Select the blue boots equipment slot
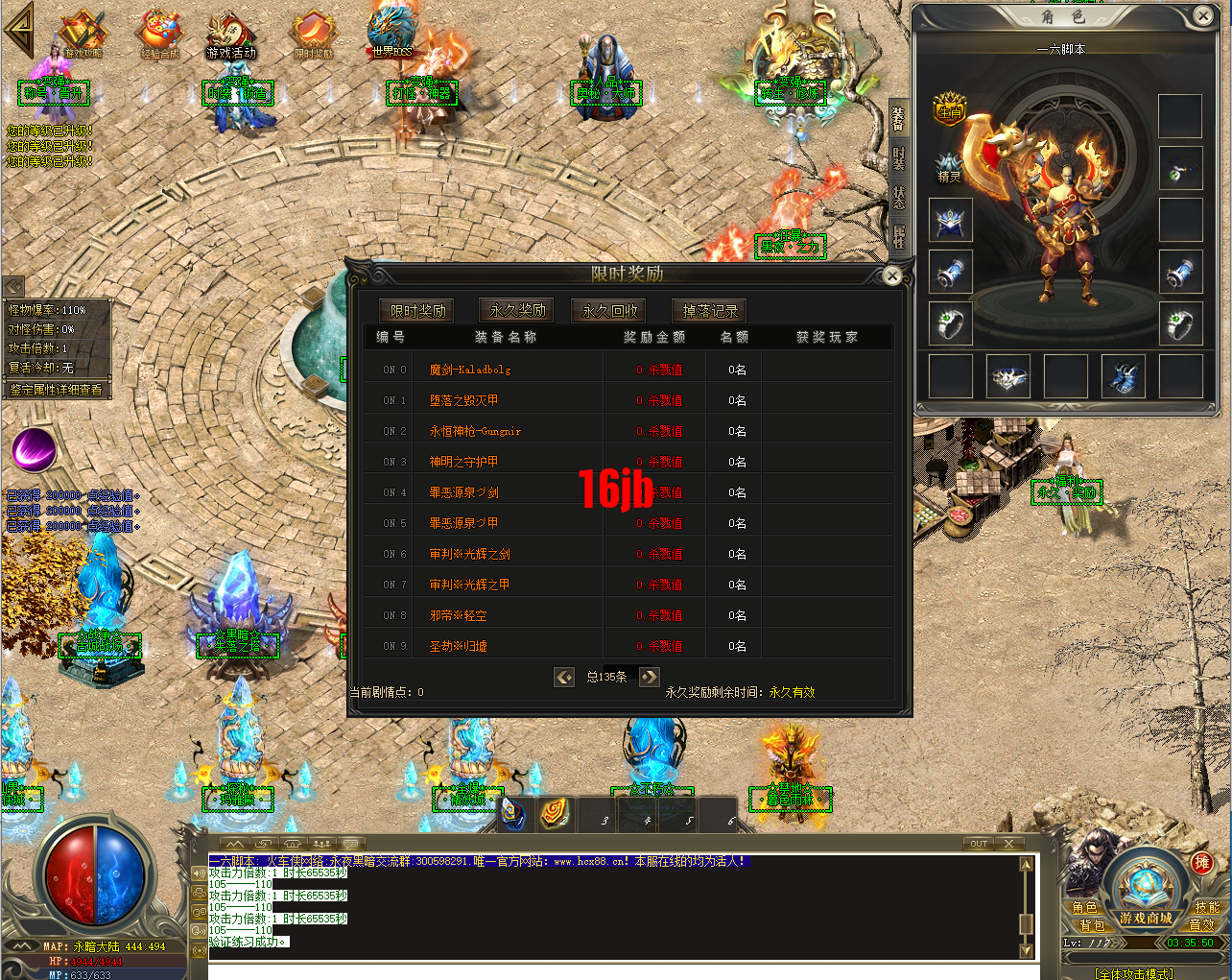This screenshot has width=1232, height=980. tap(1123, 376)
